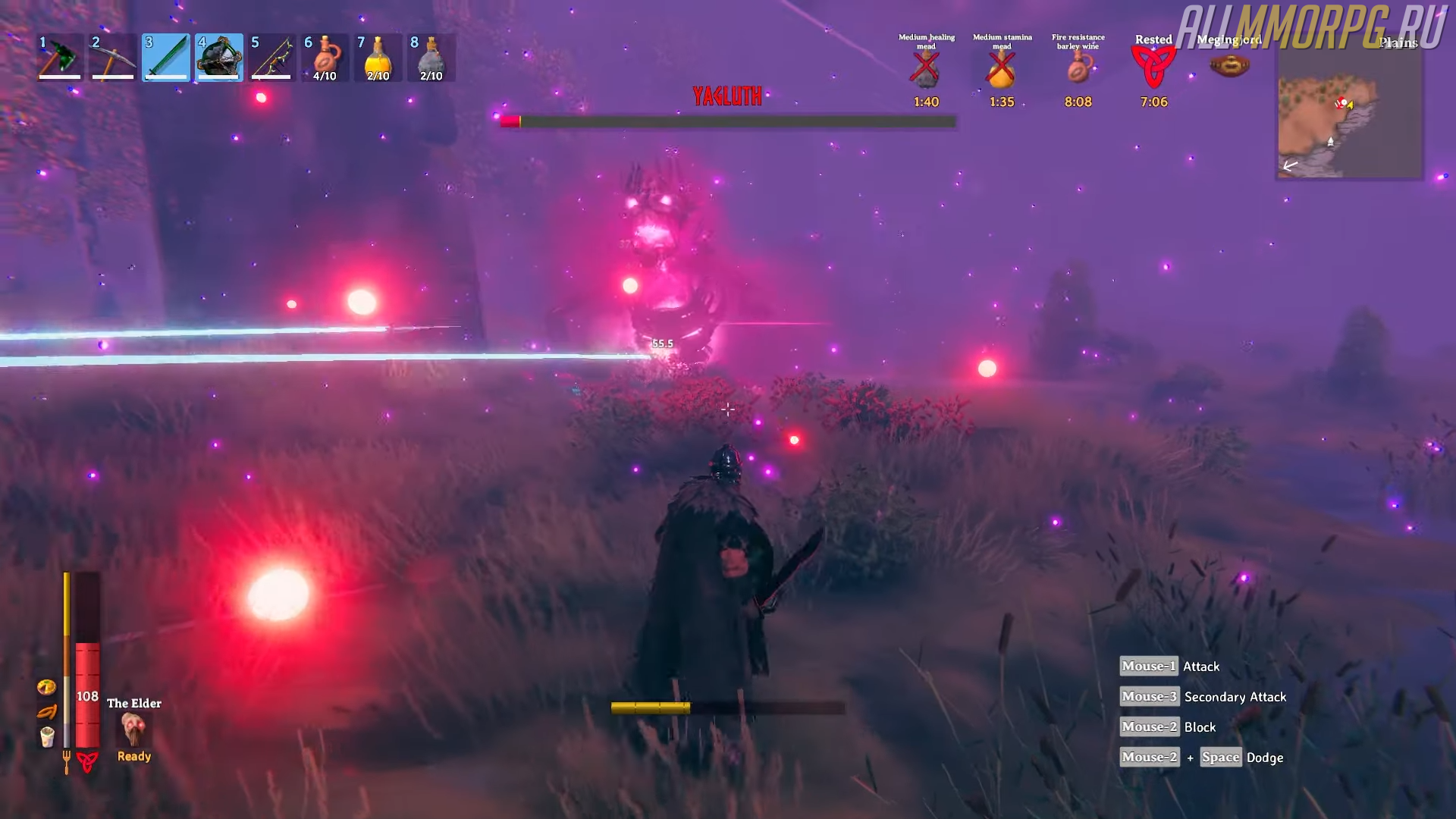Click the Medium stamina mead cooldown icon
Viewport: 1456px width, 819px height.
click(x=1002, y=70)
